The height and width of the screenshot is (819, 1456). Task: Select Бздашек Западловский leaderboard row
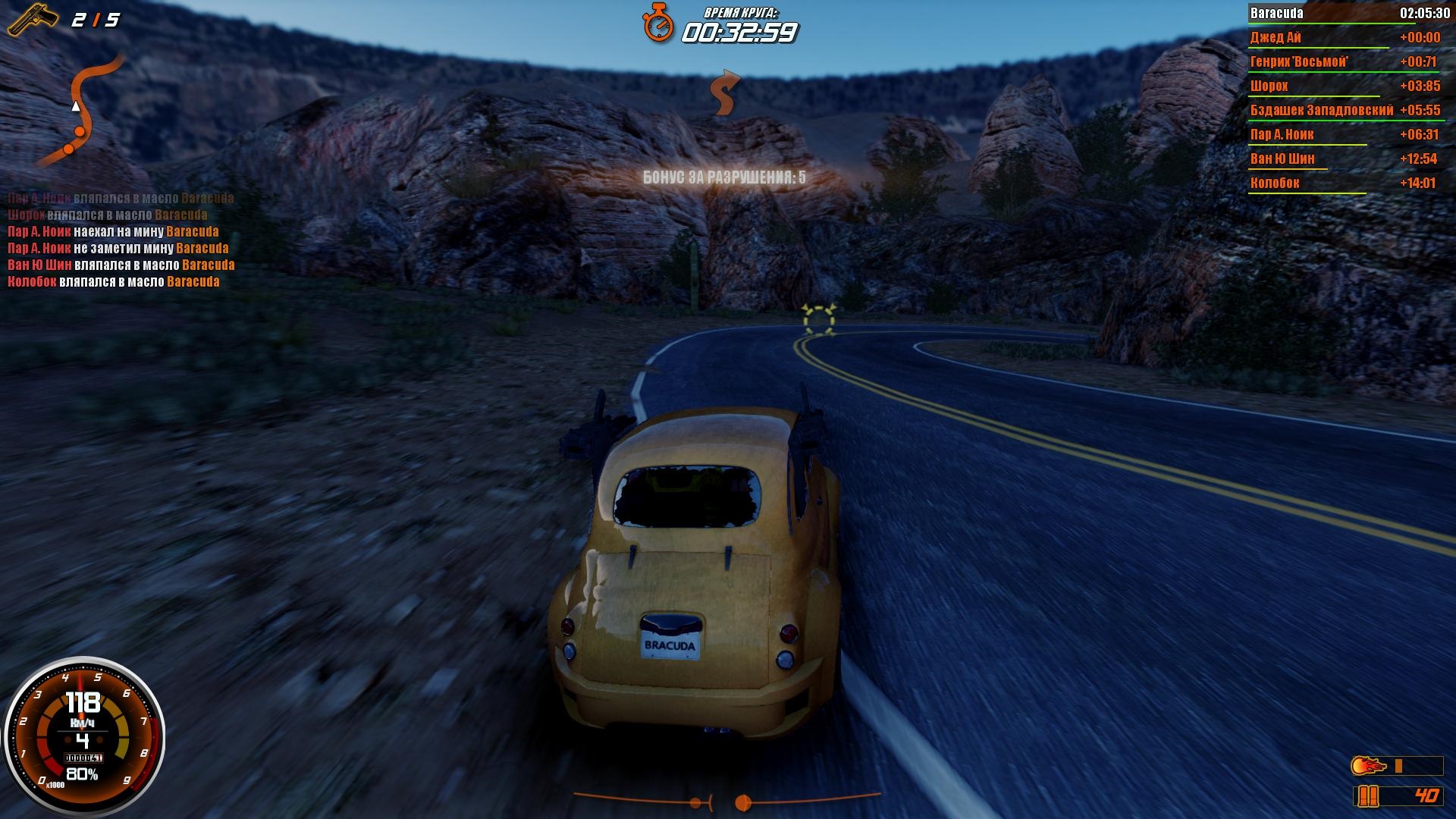click(x=1345, y=110)
